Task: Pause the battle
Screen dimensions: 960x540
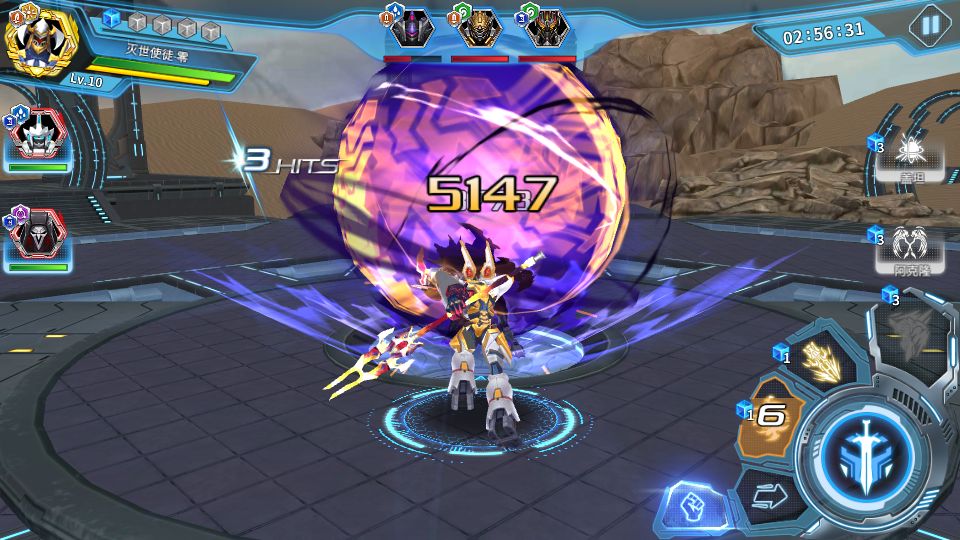Action: click(x=929, y=24)
